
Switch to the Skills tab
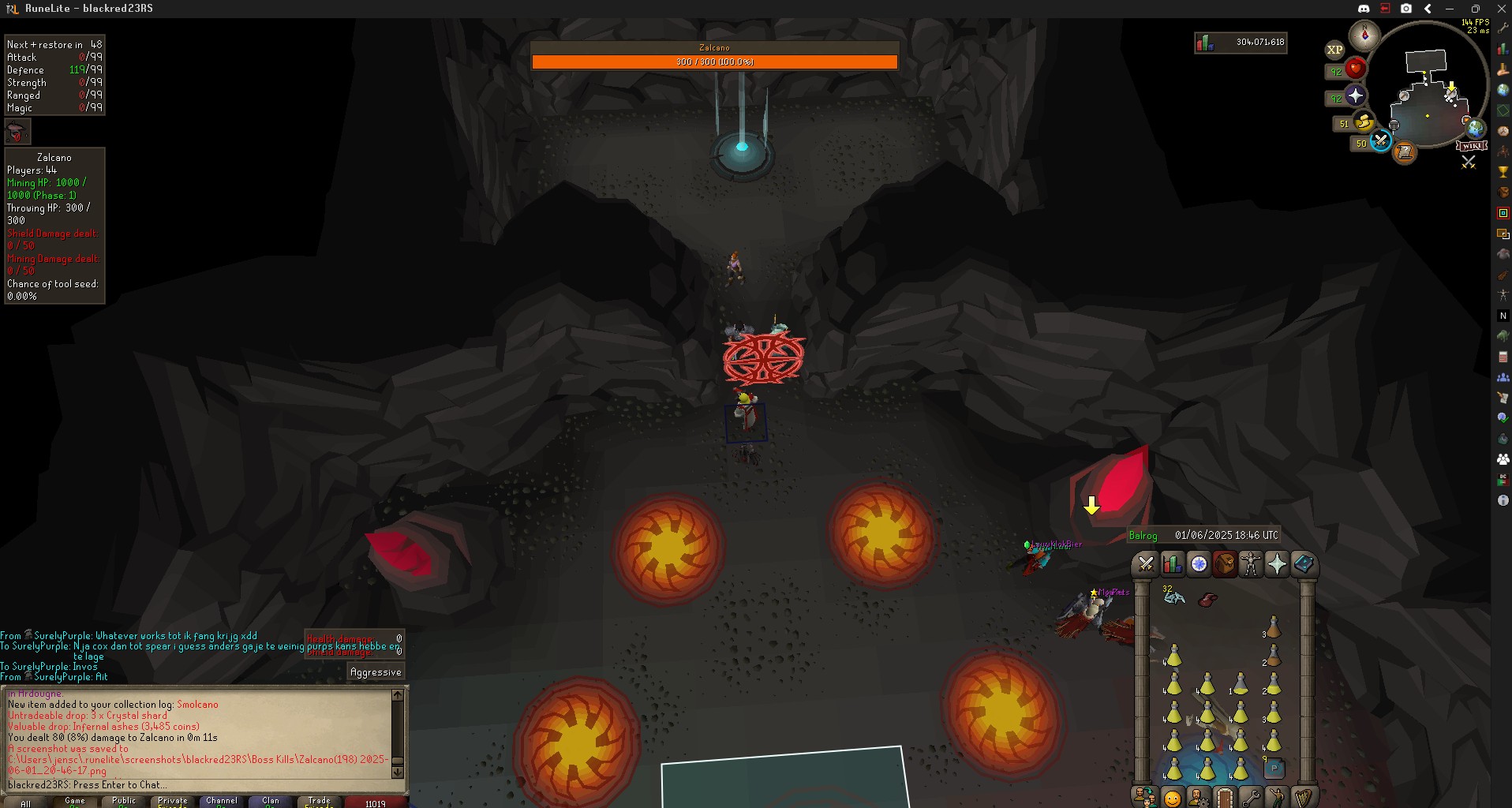(1172, 564)
